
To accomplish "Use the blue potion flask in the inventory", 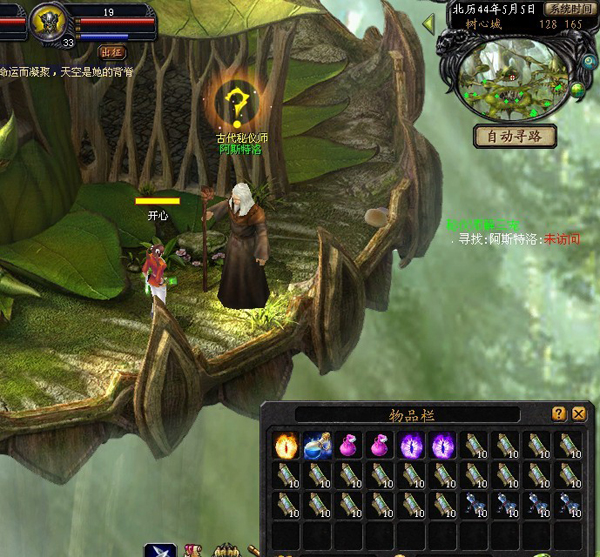I will (317, 445).
